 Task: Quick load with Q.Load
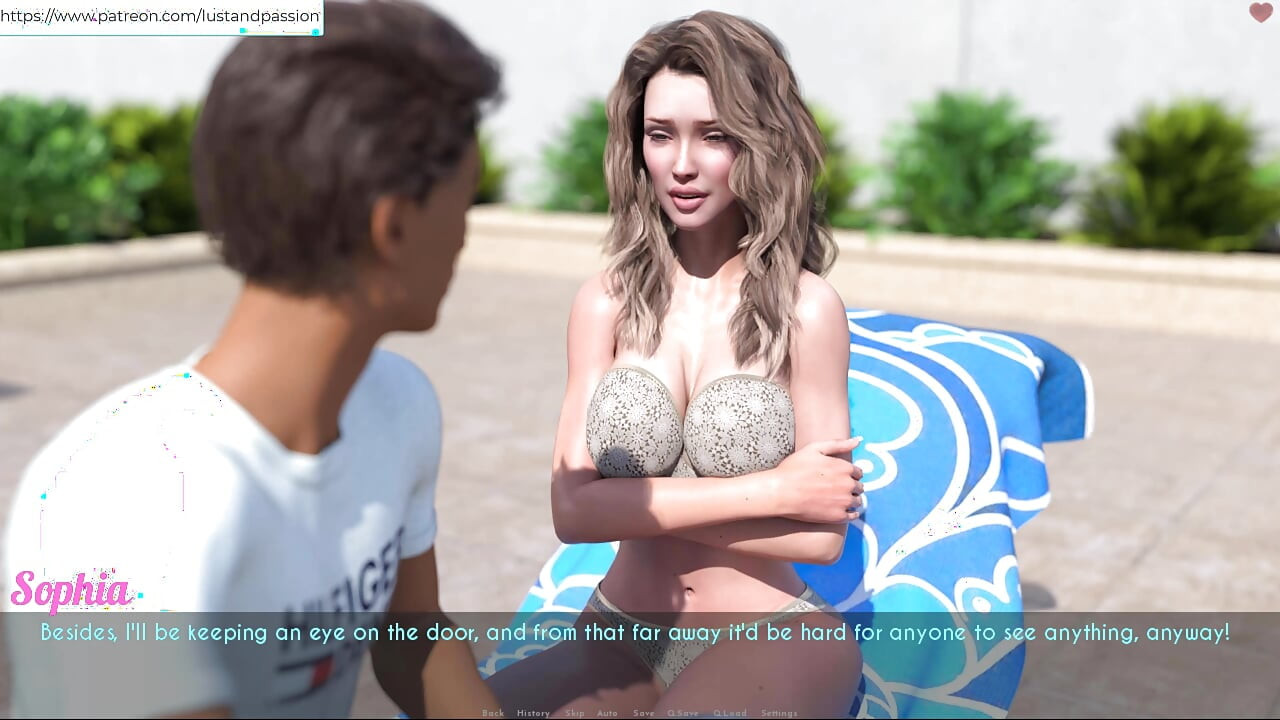point(730,713)
